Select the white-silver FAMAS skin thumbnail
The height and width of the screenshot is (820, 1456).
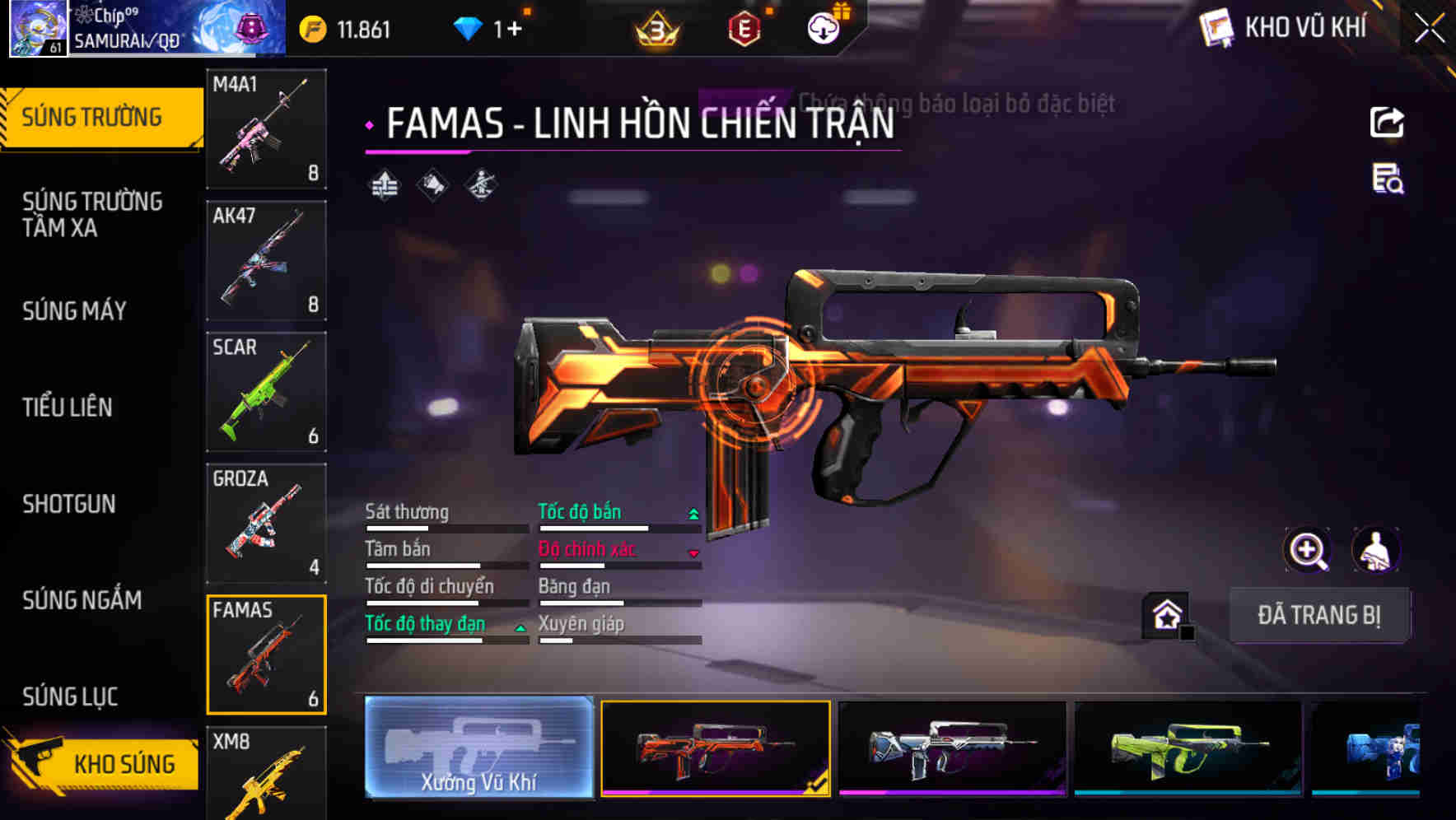point(952,748)
